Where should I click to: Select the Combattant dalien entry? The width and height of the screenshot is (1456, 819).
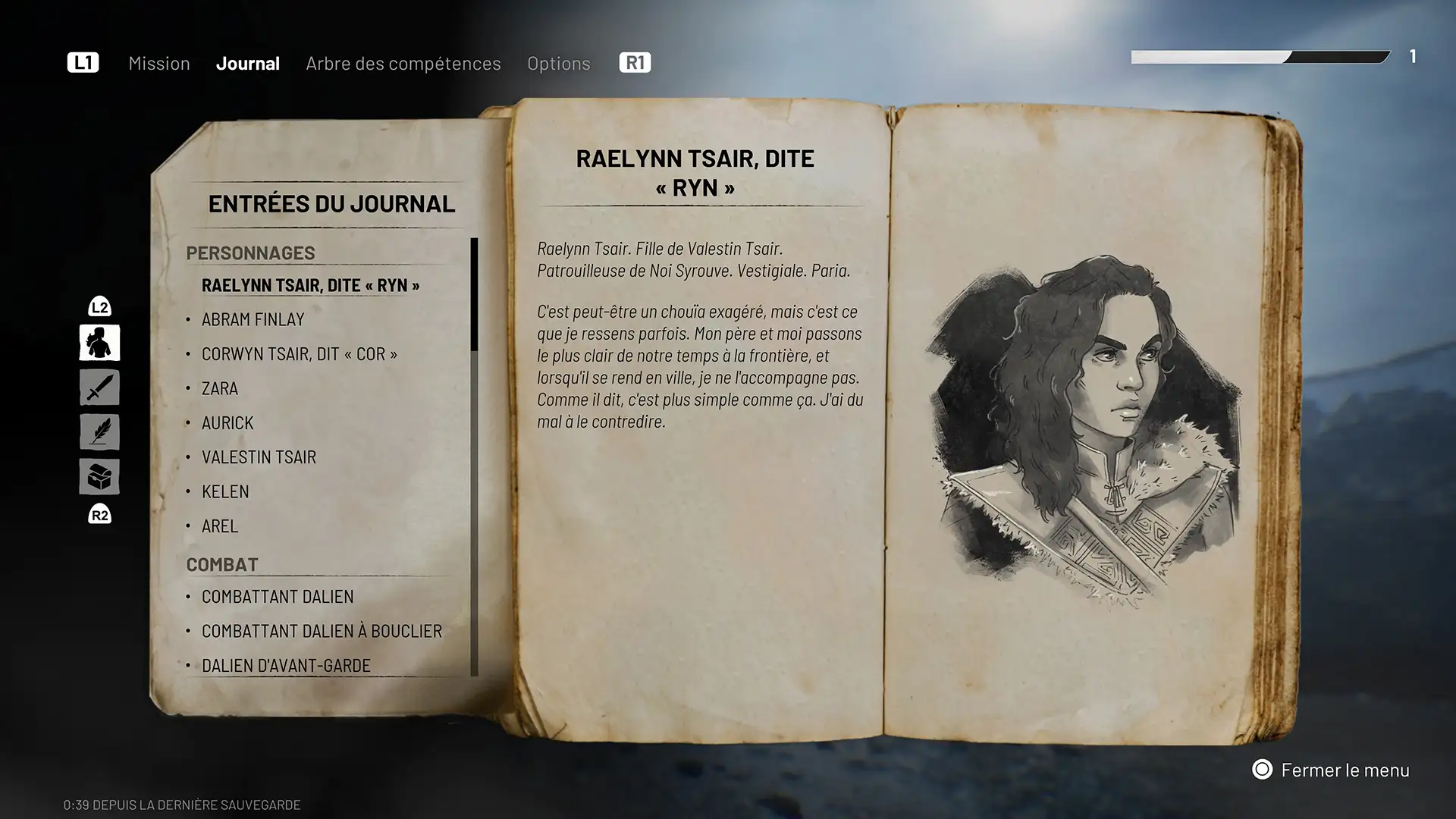[x=278, y=597]
